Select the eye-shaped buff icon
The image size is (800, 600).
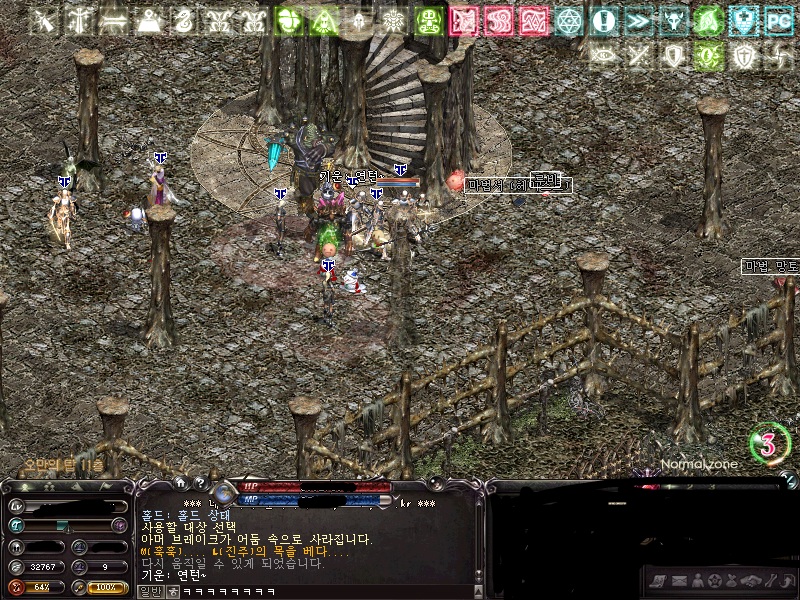[x=603, y=56]
